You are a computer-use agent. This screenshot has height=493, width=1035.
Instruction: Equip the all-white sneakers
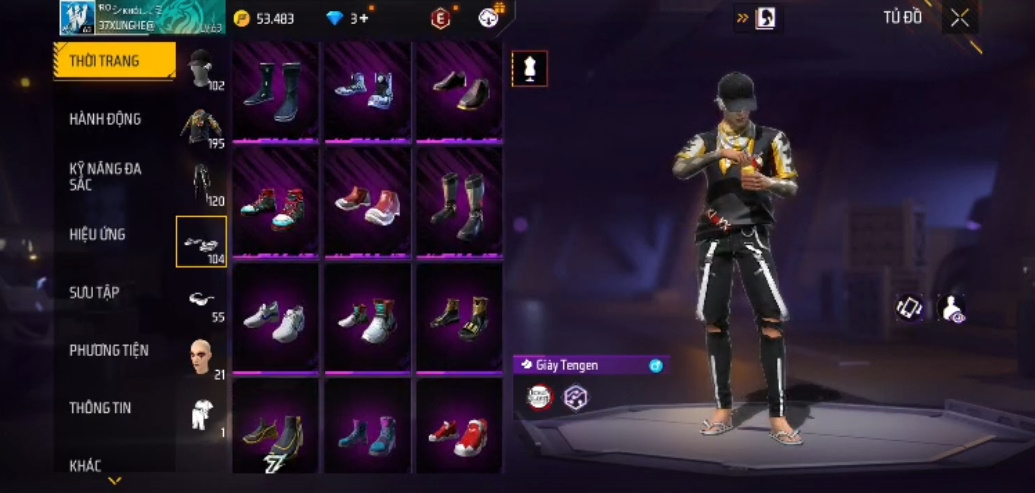[x=275, y=320]
